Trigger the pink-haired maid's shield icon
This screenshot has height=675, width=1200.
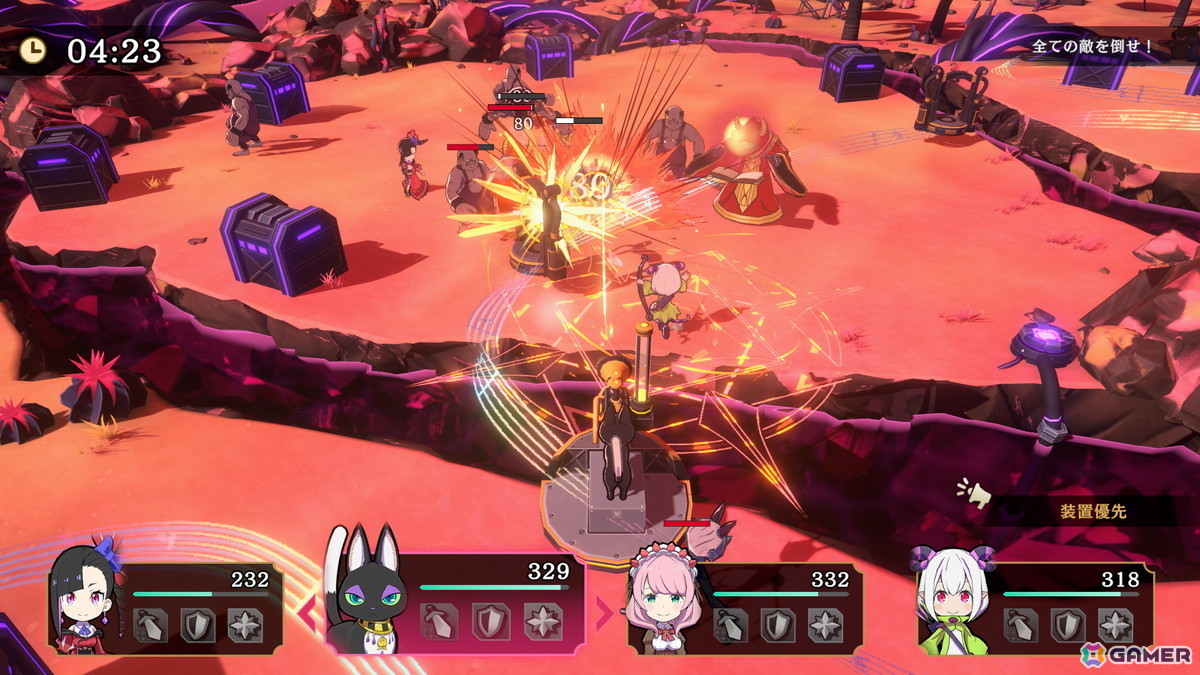[x=778, y=625]
